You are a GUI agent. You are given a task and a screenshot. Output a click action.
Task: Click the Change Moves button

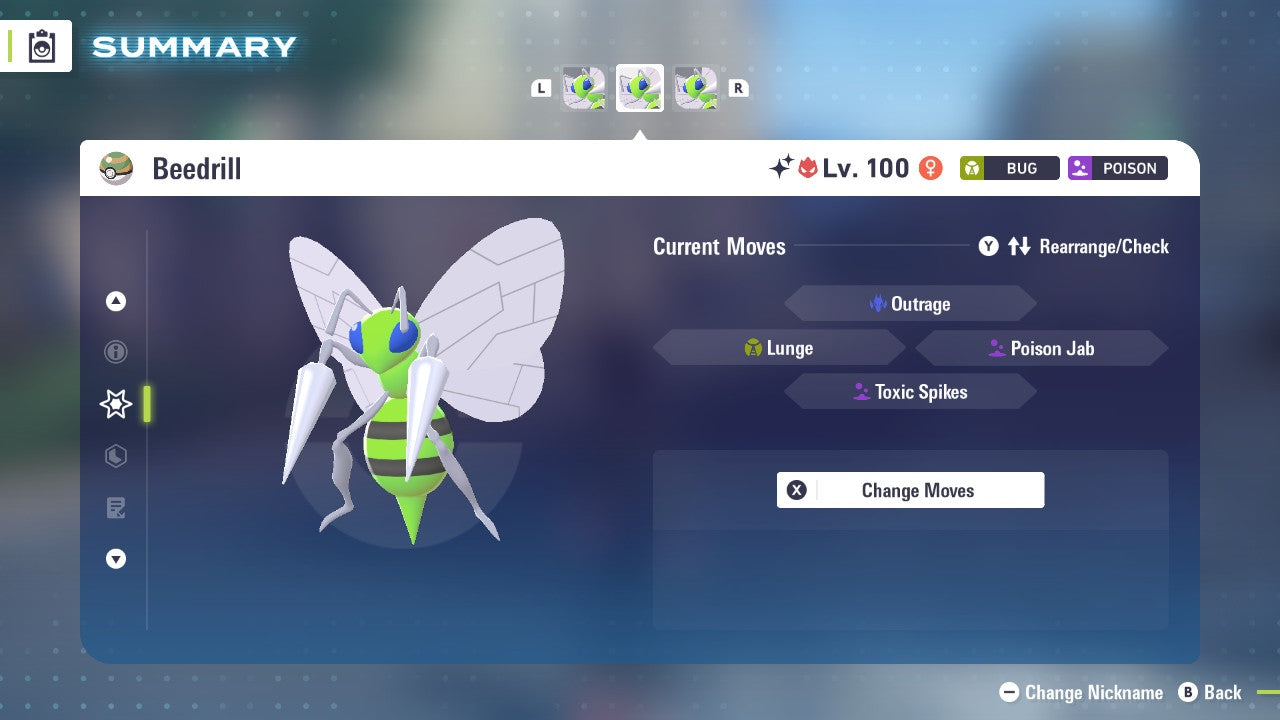[910, 490]
